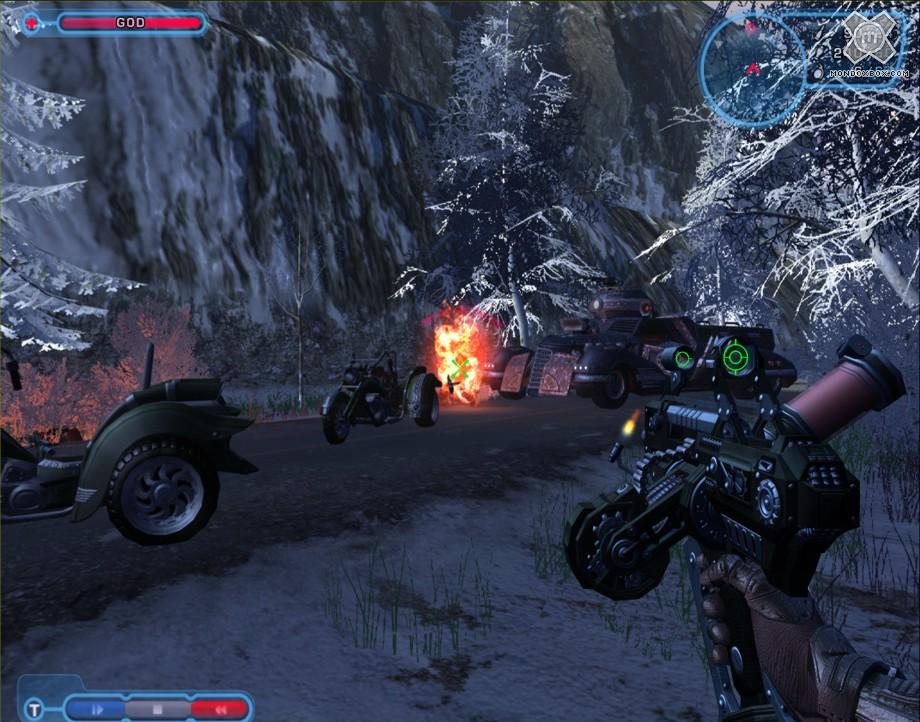Click the circular radar minimap
Image resolution: width=920 pixels, height=722 pixels.
coord(752,66)
